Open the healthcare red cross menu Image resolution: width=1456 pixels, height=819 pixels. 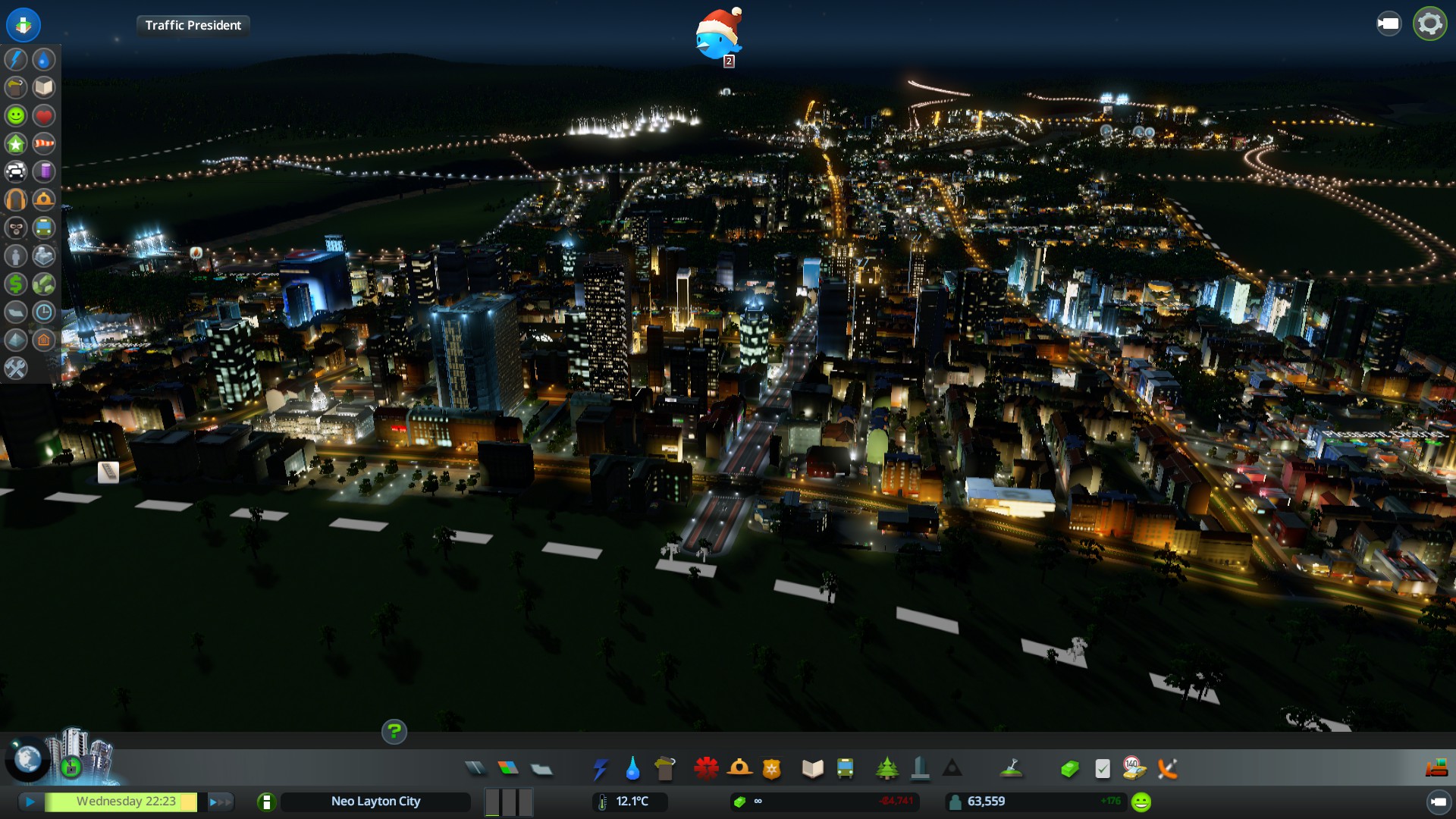706,769
